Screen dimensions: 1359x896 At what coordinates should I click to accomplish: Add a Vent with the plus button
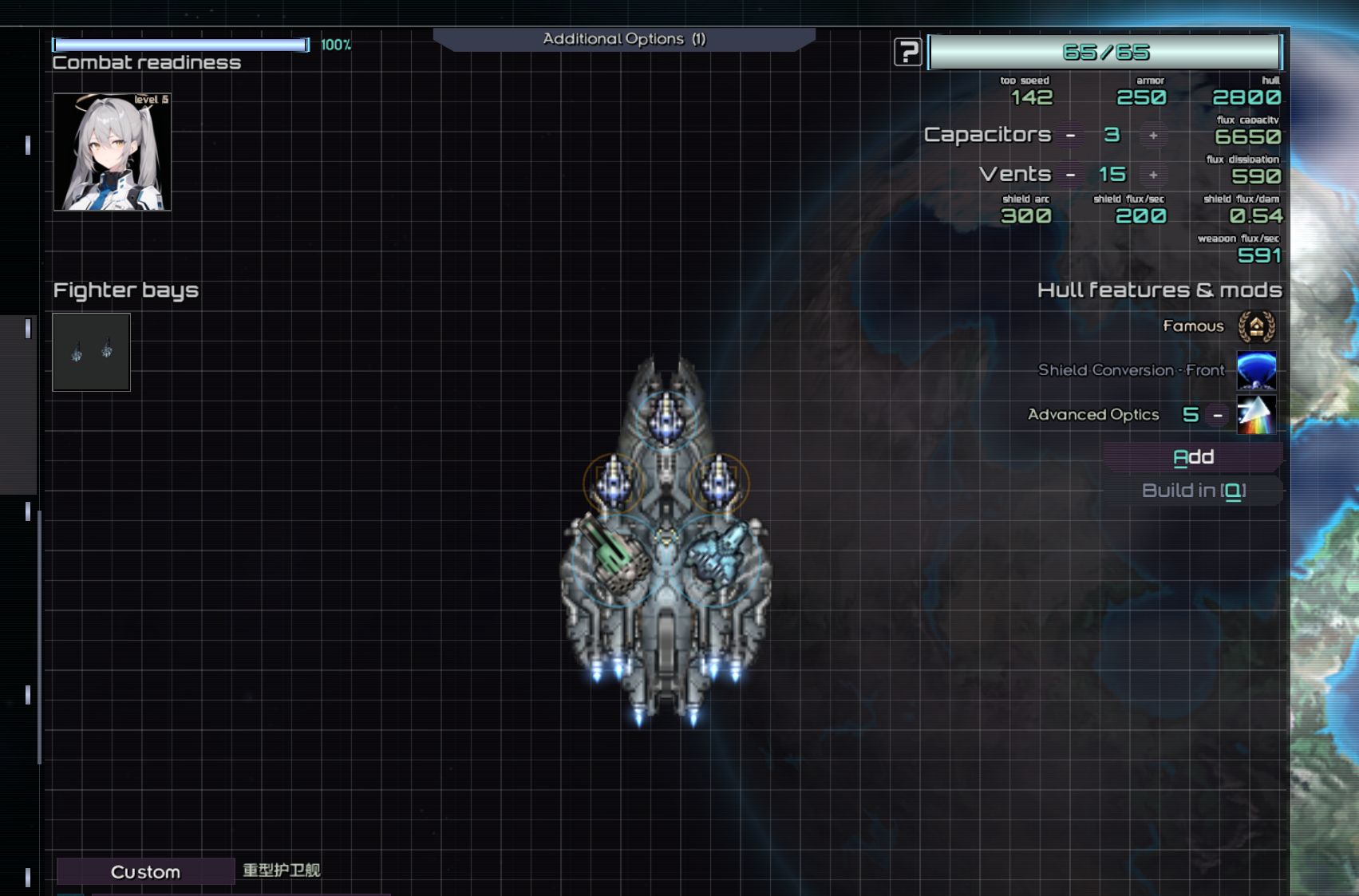pyautogui.click(x=1153, y=175)
